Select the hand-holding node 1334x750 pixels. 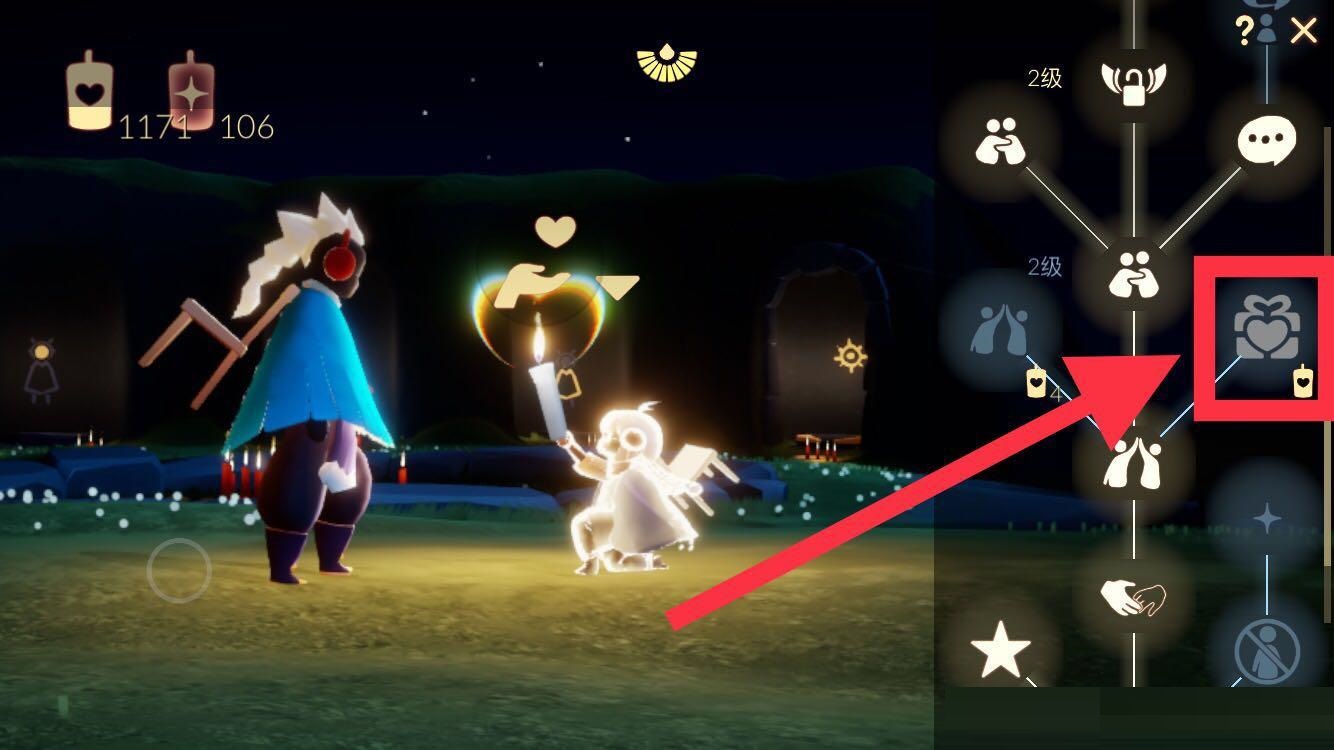(1133, 597)
